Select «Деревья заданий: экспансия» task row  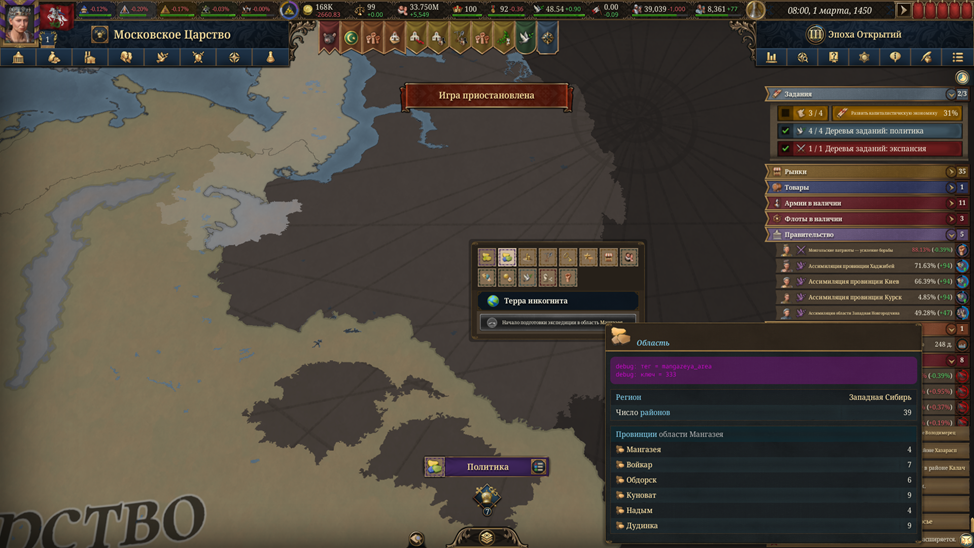pyautogui.click(x=868, y=149)
